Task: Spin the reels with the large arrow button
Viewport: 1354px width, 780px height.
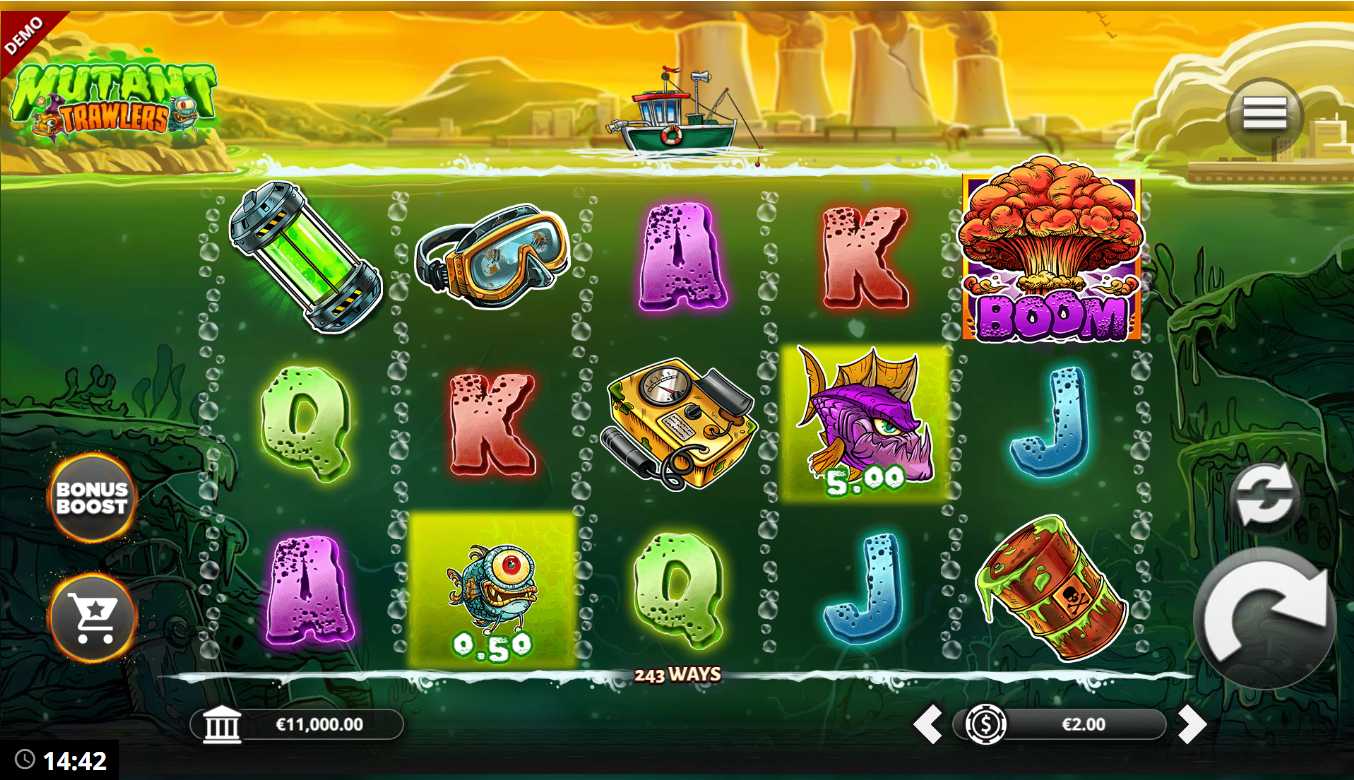Action: coord(1264,617)
